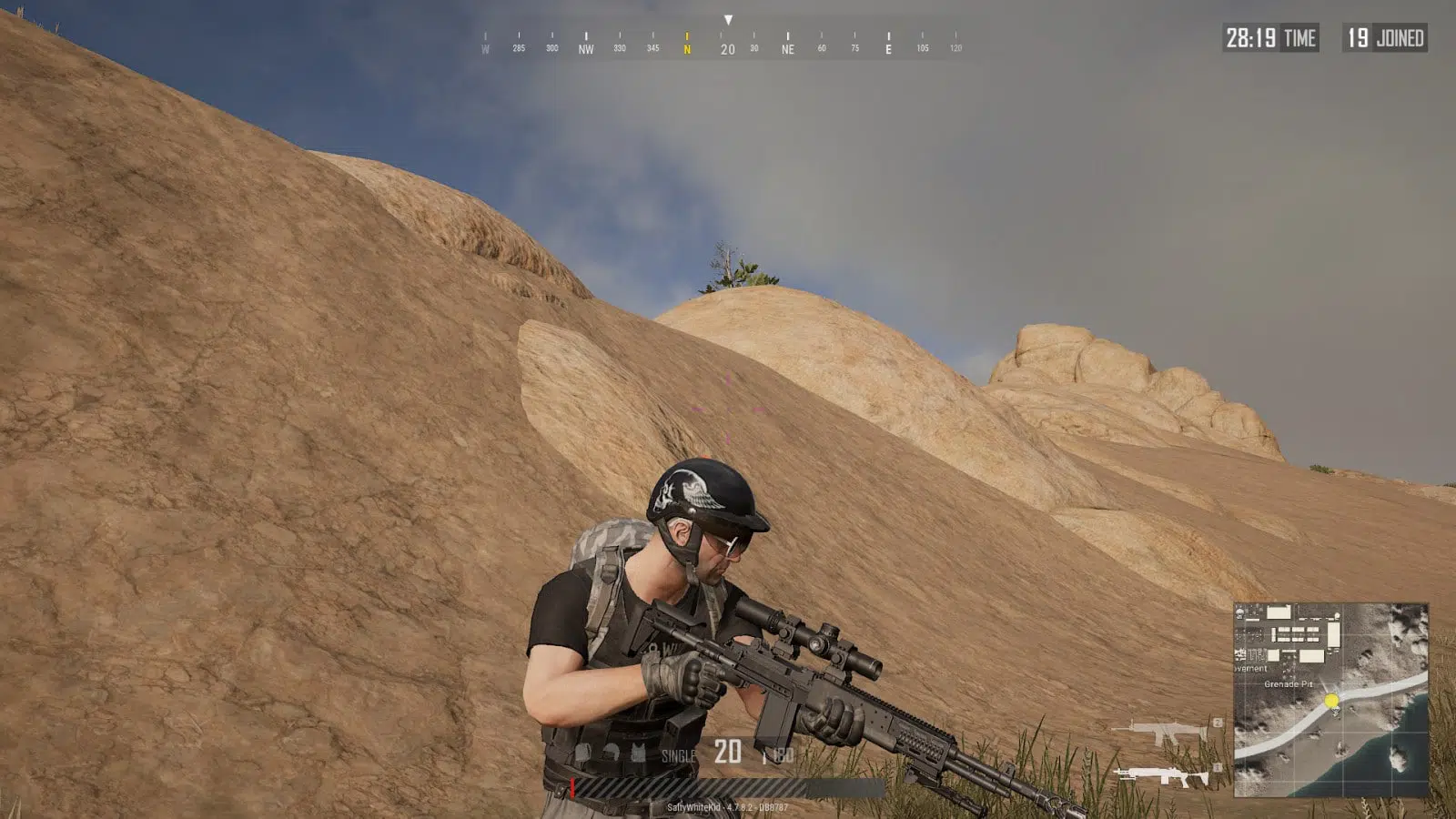The width and height of the screenshot is (1456, 819).
Task: Open the ammo reserve count of 180
Action: (x=784, y=753)
